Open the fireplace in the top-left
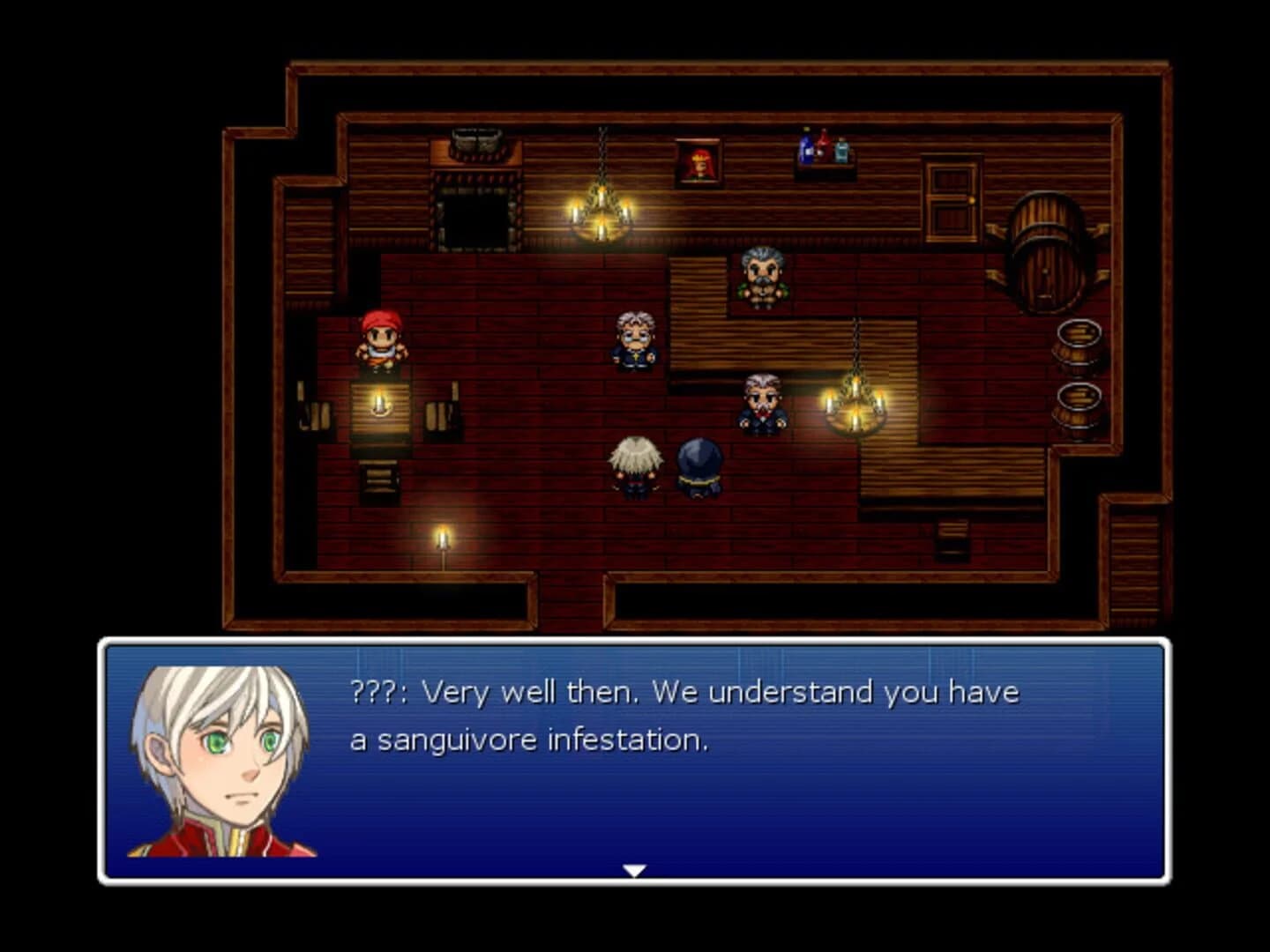This screenshot has height=952, width=1270. [x=474, y=207]
